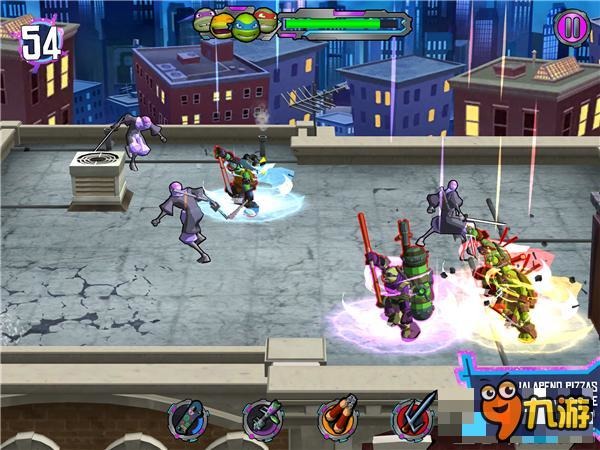Select the turtle portraits cluster

point(236,22)
